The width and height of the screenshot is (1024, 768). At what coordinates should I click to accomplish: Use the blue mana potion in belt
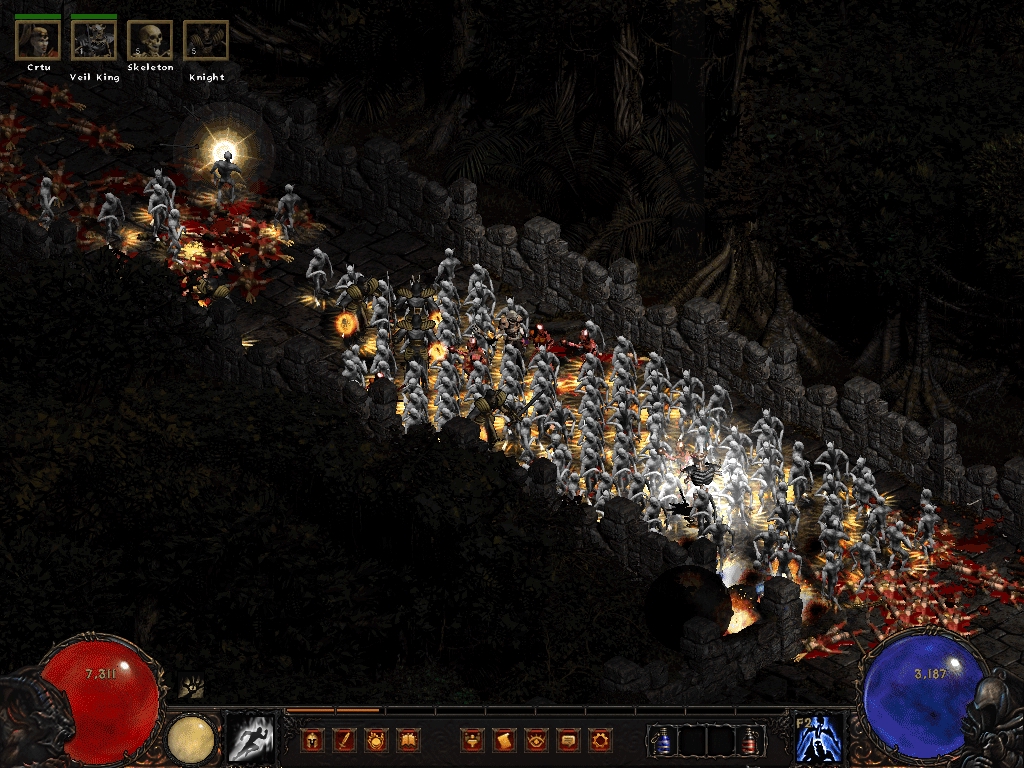click(661, 741)
